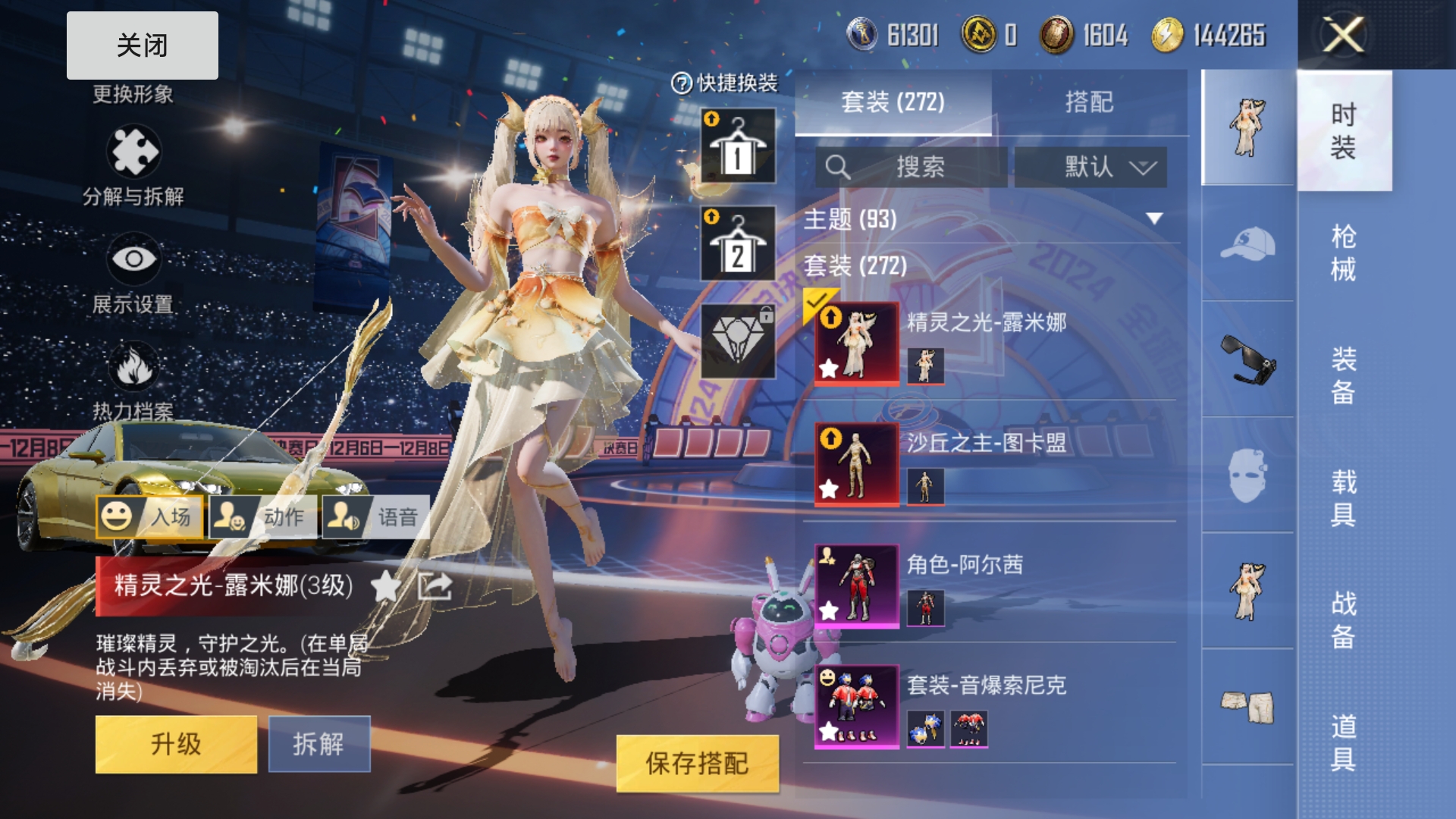Click the 关闭 button
The height and width of the screenshot is (819, 1456).
(142, 45)
